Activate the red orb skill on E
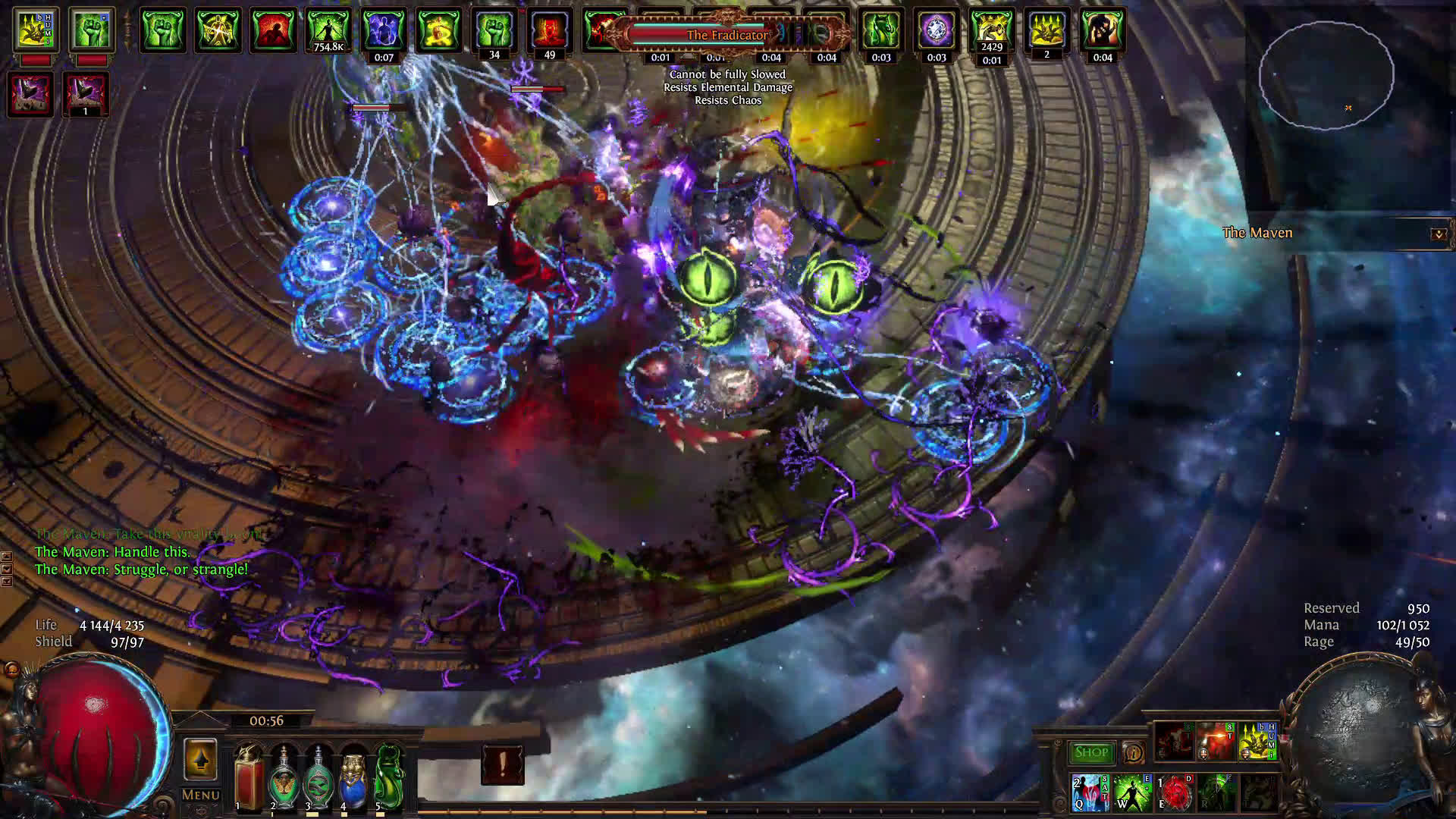 coord(1175,792)
